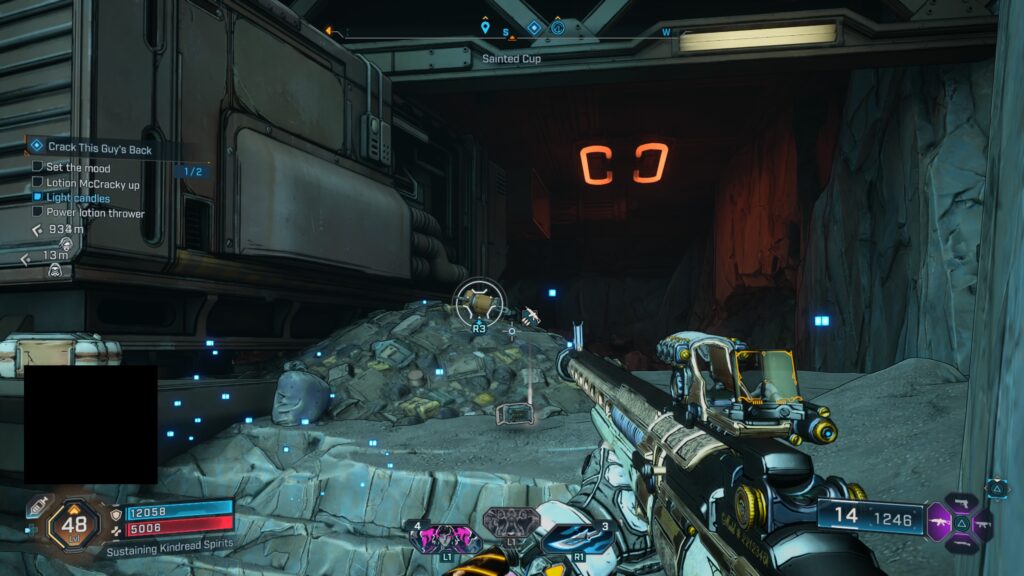Choose the Lotion McCracky up objective

coord(92,183)
